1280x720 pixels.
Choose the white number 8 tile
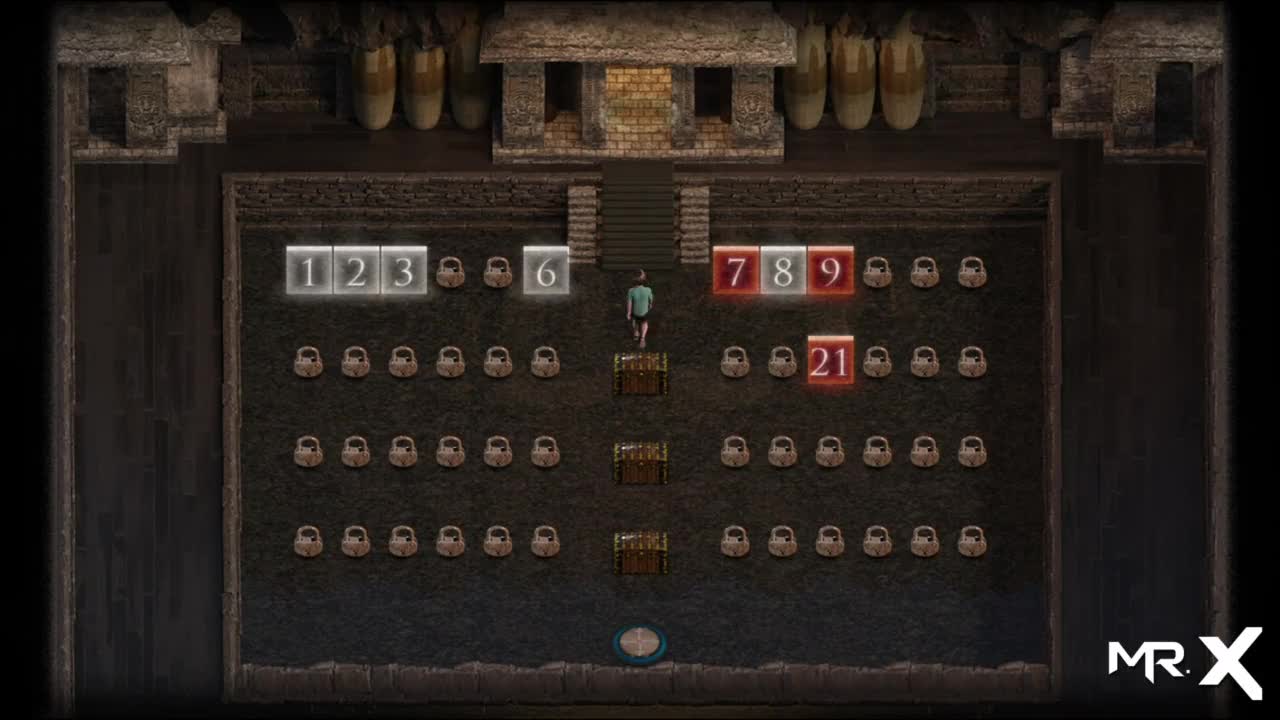783,271
